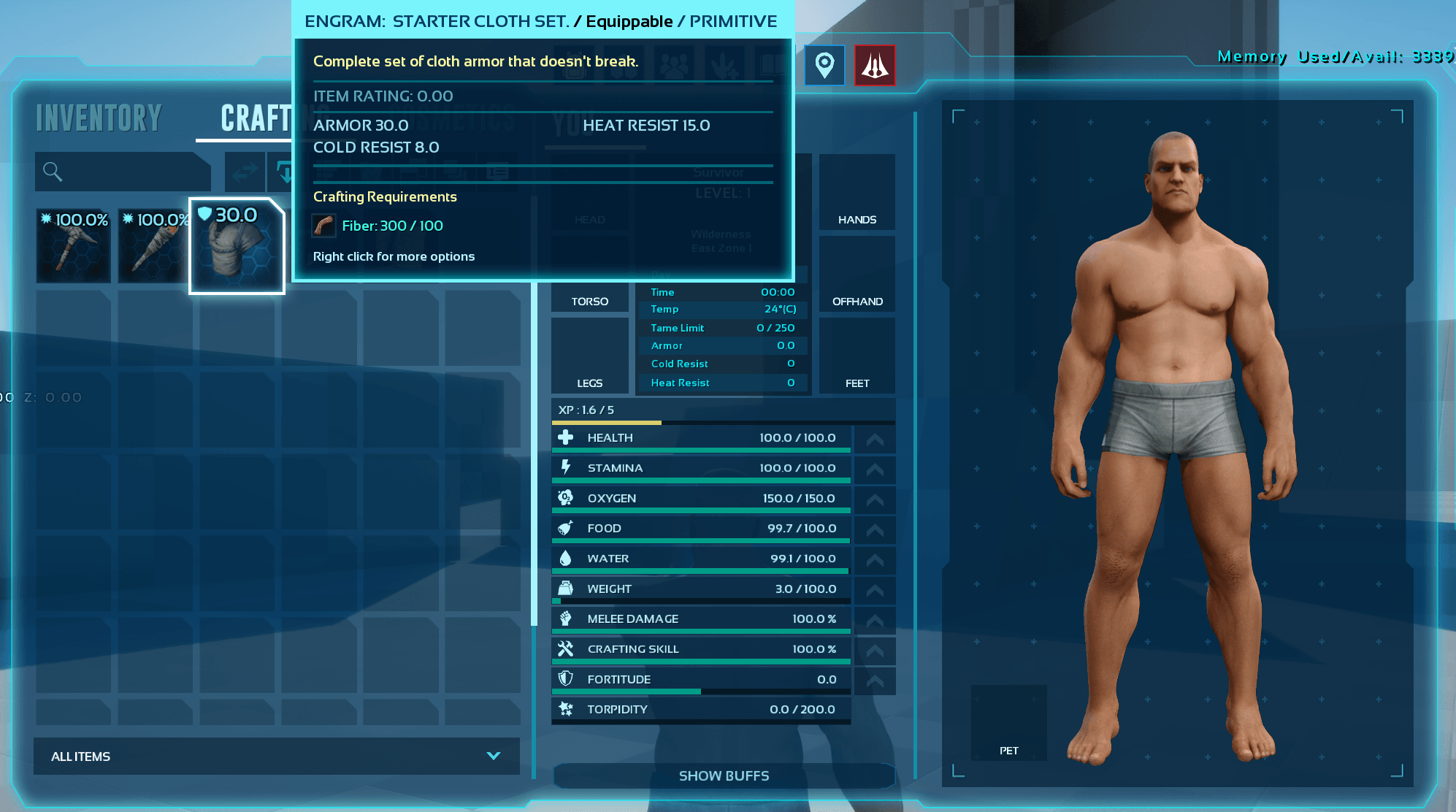Click the transfer arrows icon button
The image size is (1456, 812).
click(x=245, y=172)
